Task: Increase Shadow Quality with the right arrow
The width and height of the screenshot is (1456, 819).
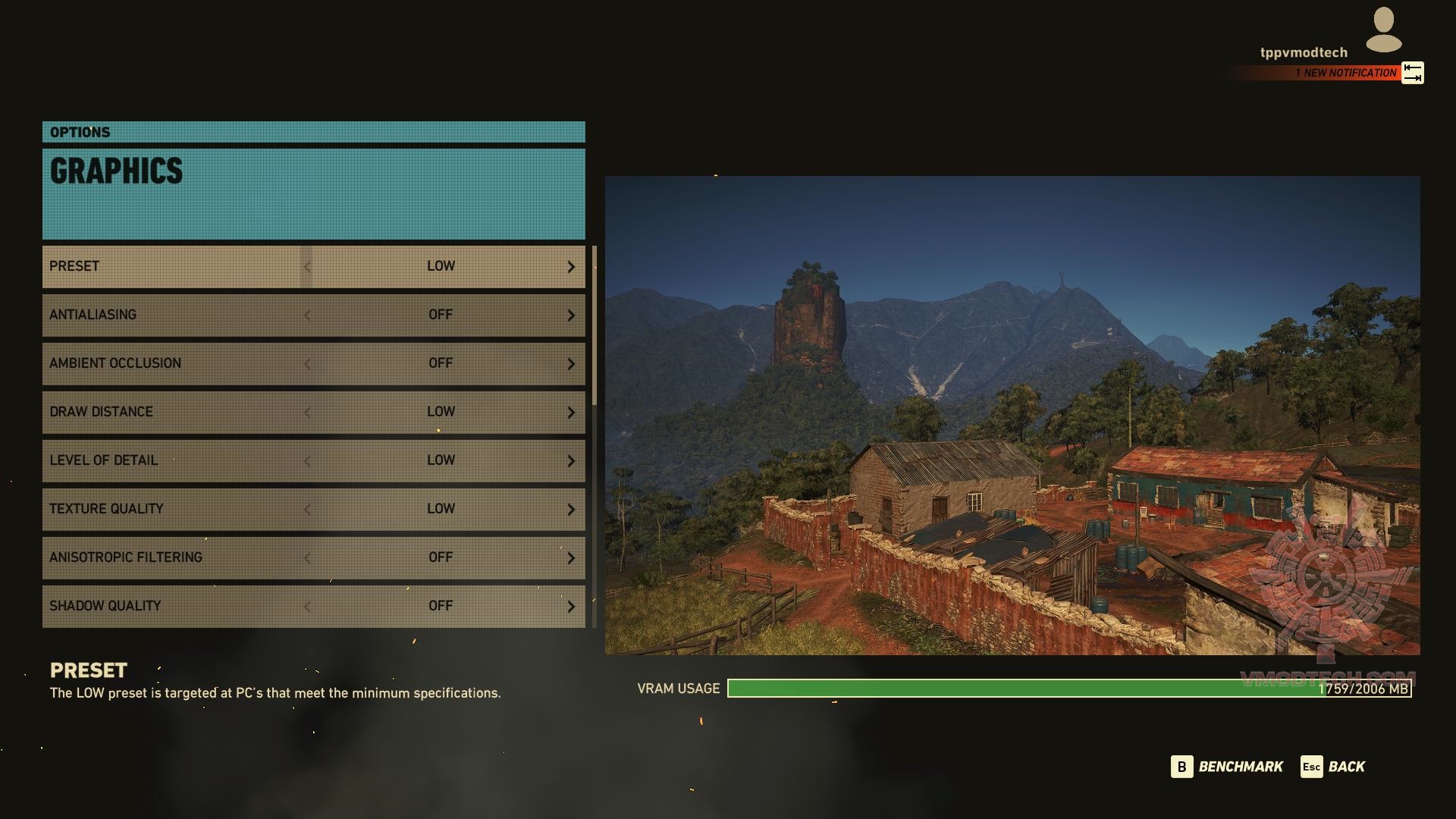Action: pyautogui.click(x=571, y=607)
